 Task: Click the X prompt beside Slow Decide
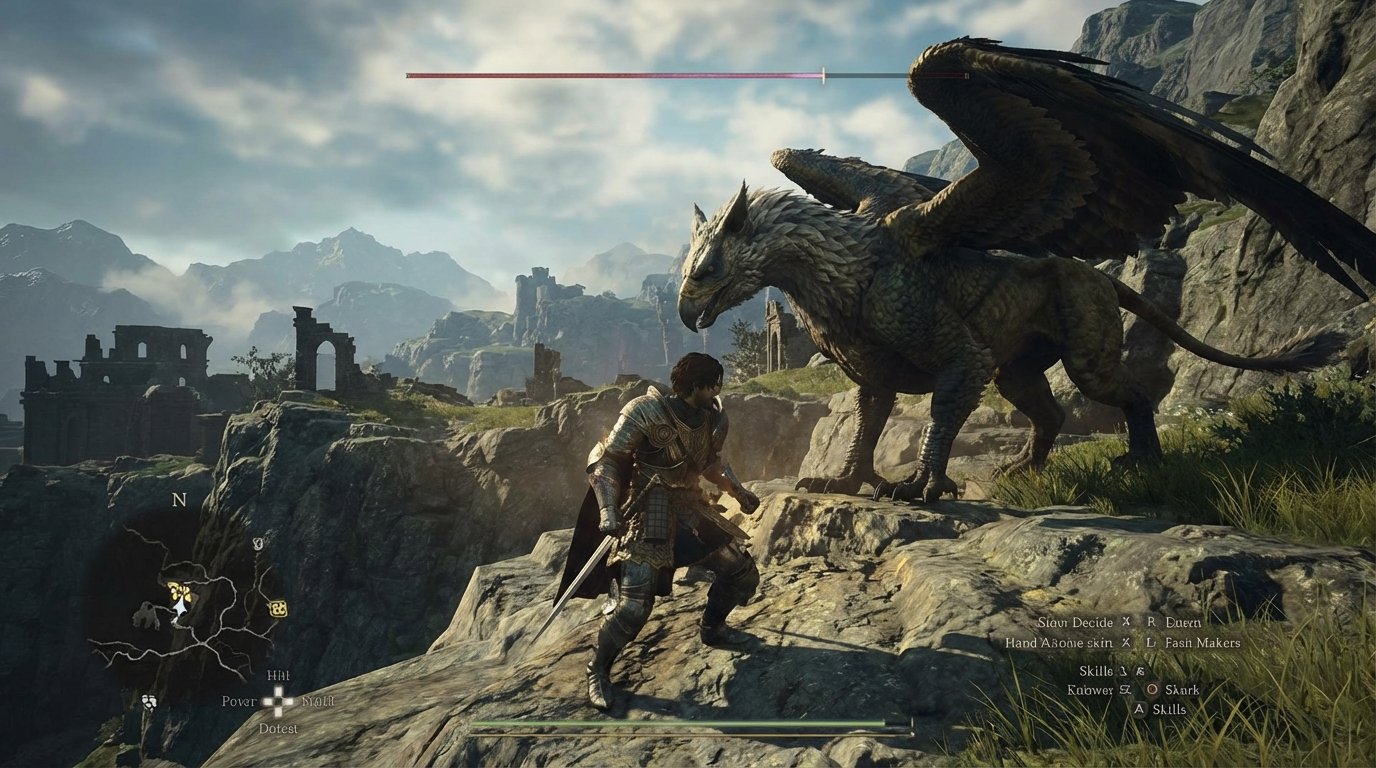pos(1126,621)
